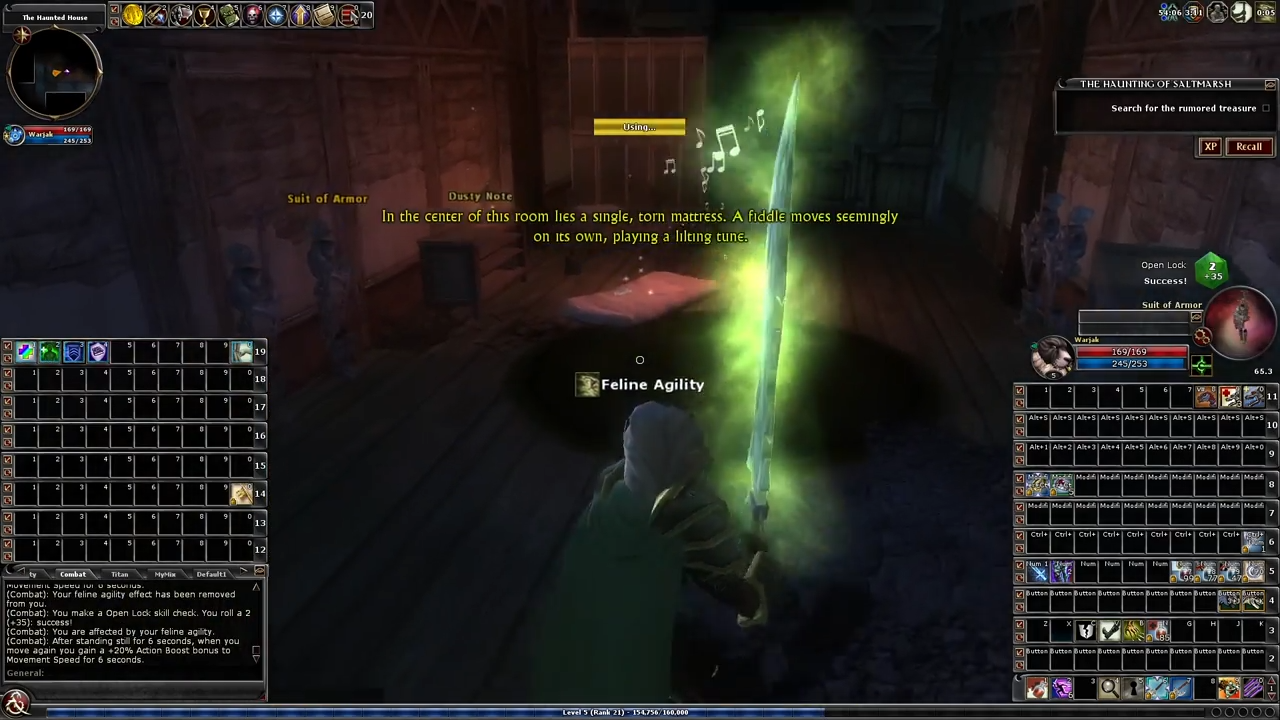Click the up arrow to change hotbar 1 page
Image resolution: width=1280 pixels, height=720 pixels.
1269,681
